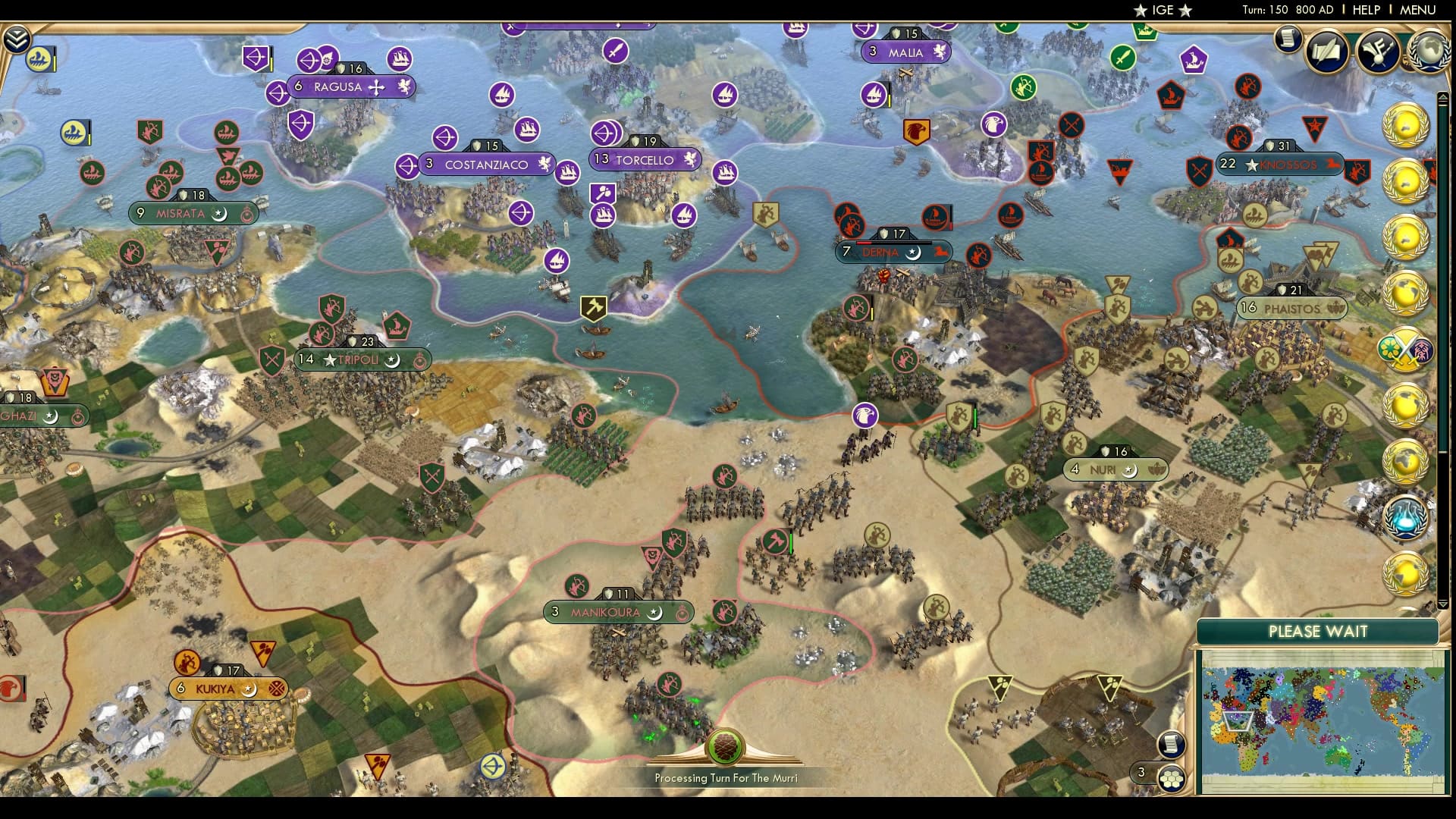The width and height of the screenshot is (1456, 819).
Task: Click the crossed-swords war declaration notification
Action: coord(1407,351)
